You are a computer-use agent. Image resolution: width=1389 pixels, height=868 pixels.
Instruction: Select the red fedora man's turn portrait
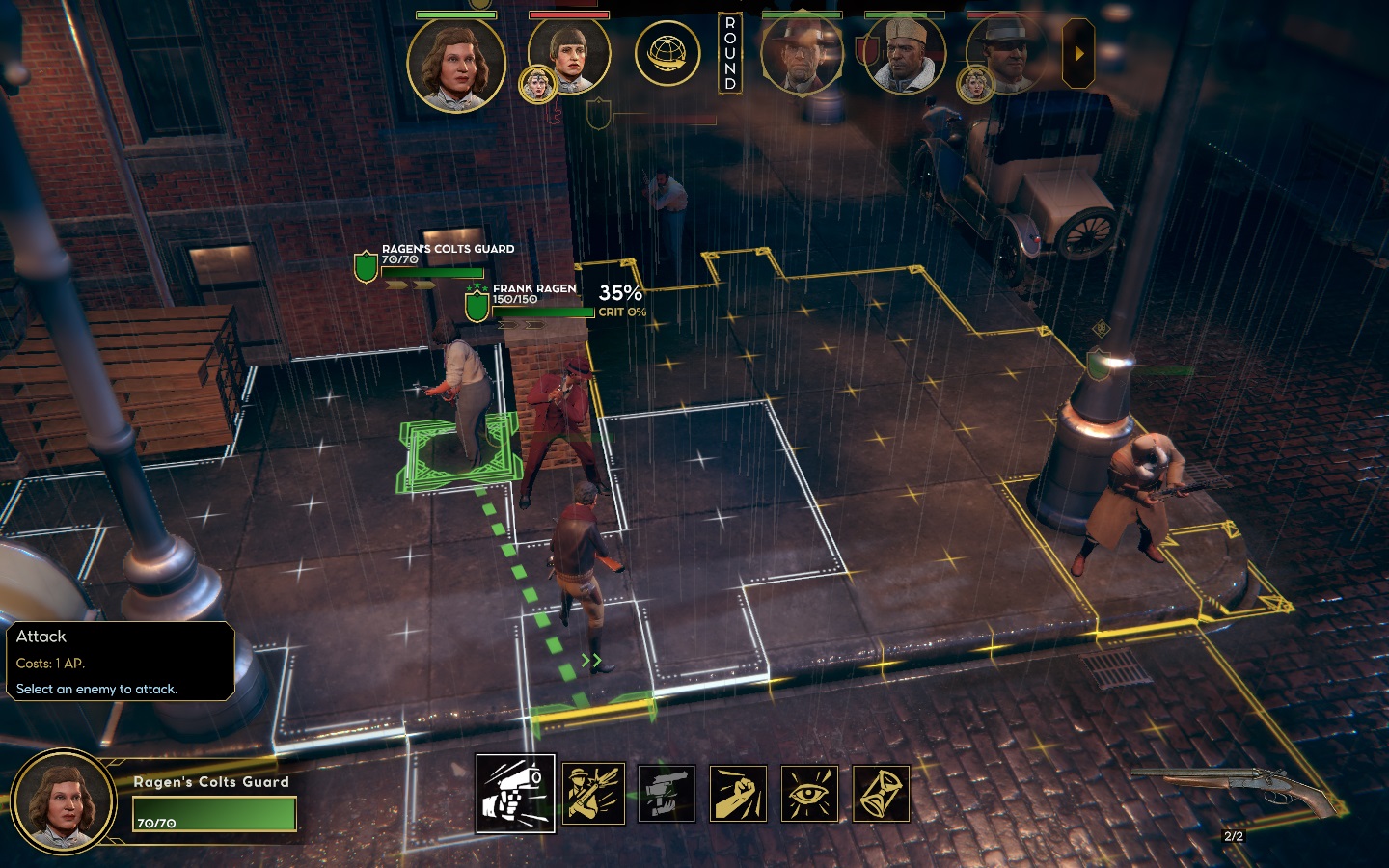click(x=802, y=55)
